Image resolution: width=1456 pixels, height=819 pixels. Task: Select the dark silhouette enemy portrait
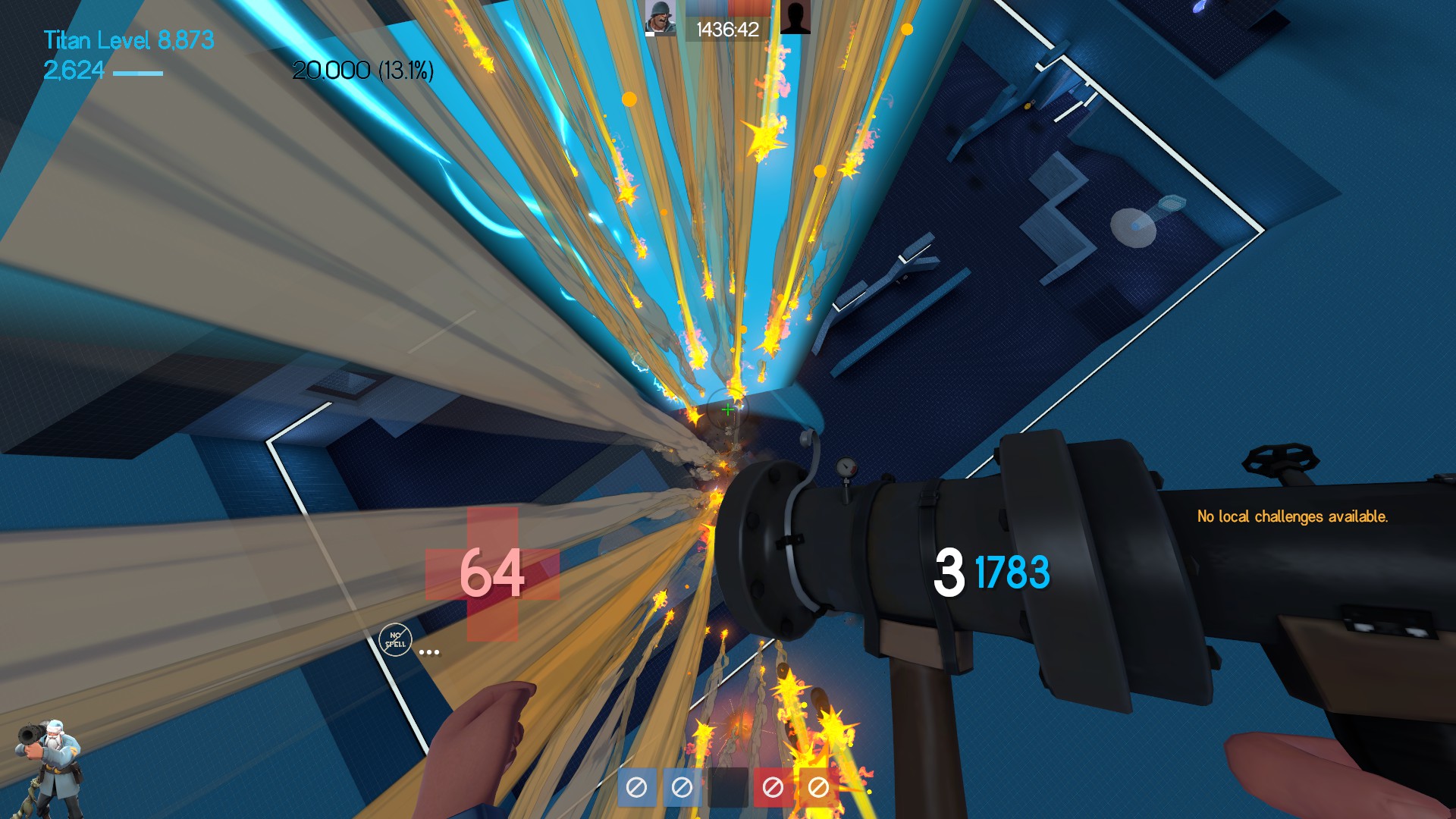click(795, 17)
